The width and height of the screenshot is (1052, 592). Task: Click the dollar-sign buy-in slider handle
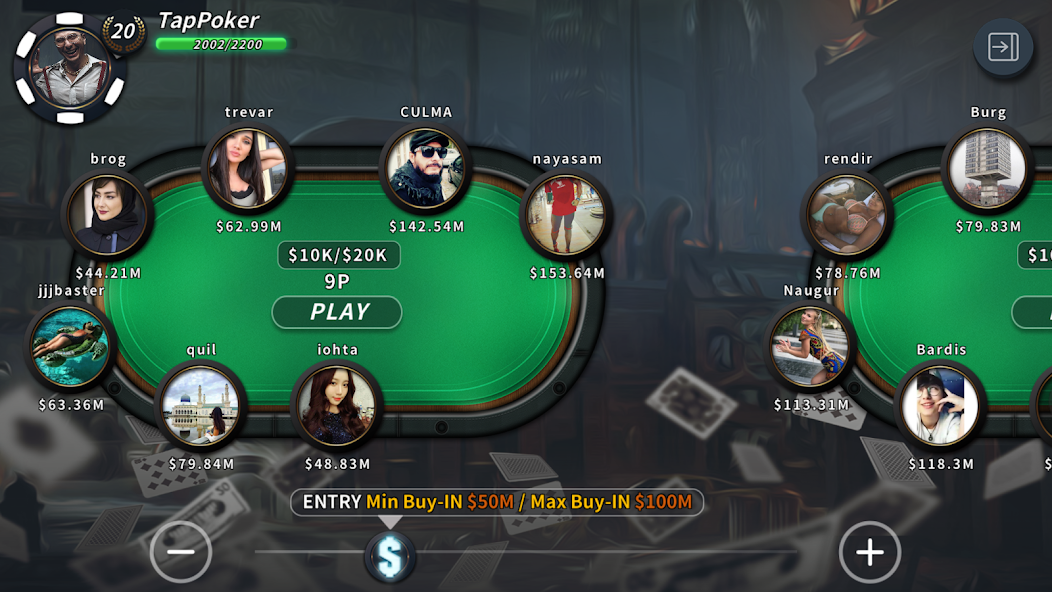click(x=390, y=556)
